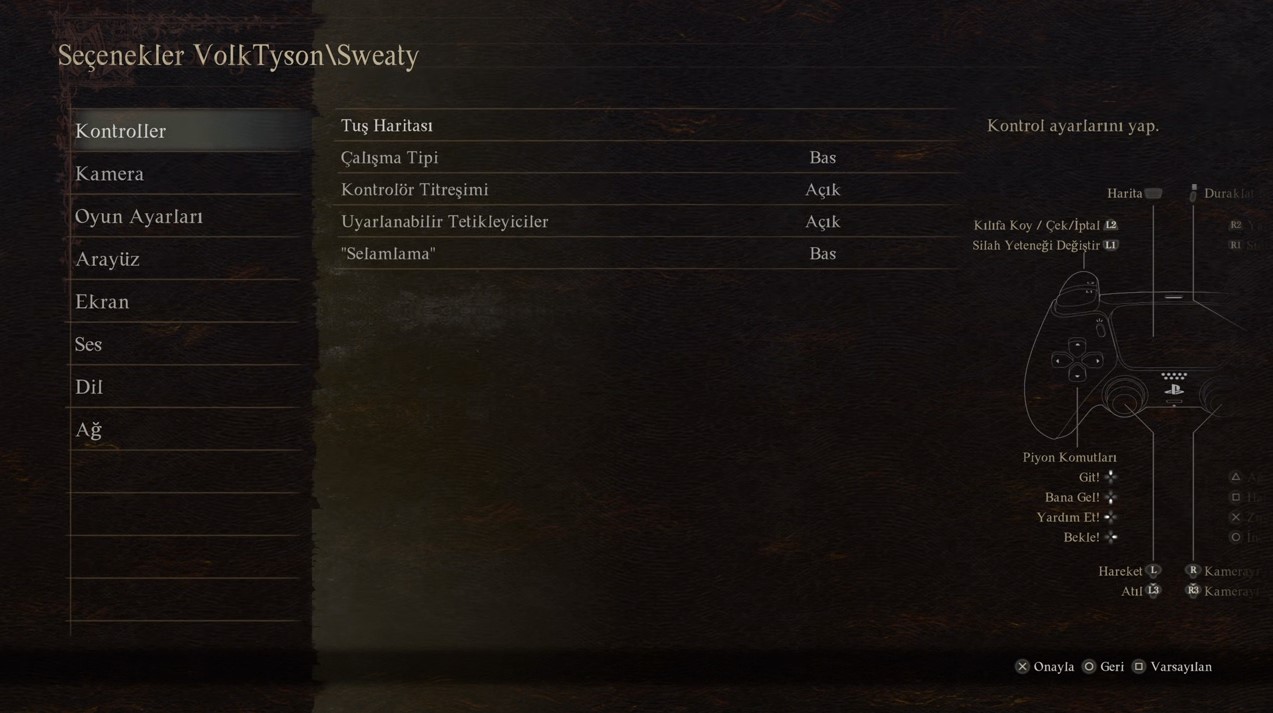The width and height of the screenshot is (1273, 713).
Task: Change the Çalışma Tipi option
Action: point(645,158)
